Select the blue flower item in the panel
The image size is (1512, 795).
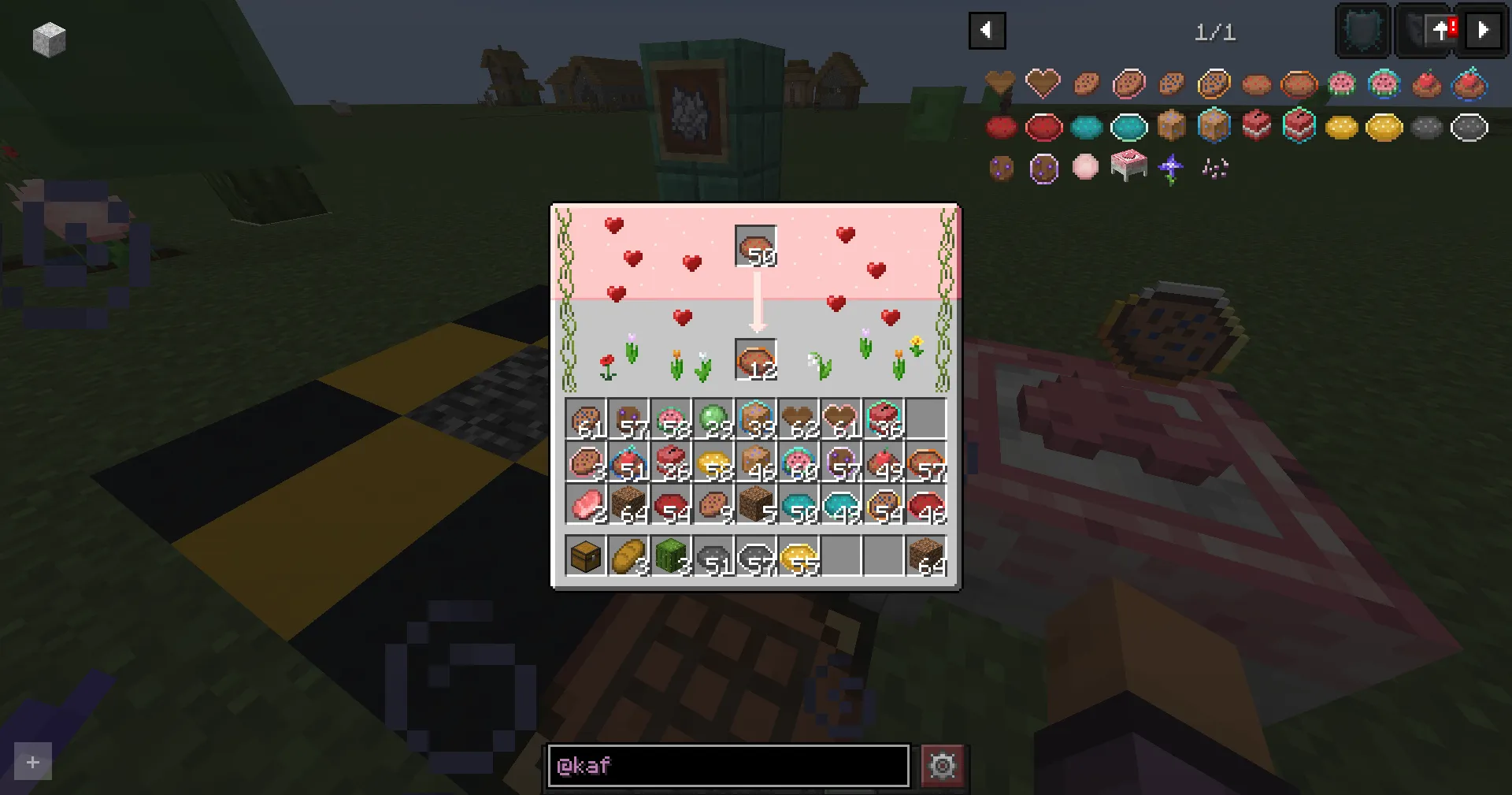click(1172, 167)
